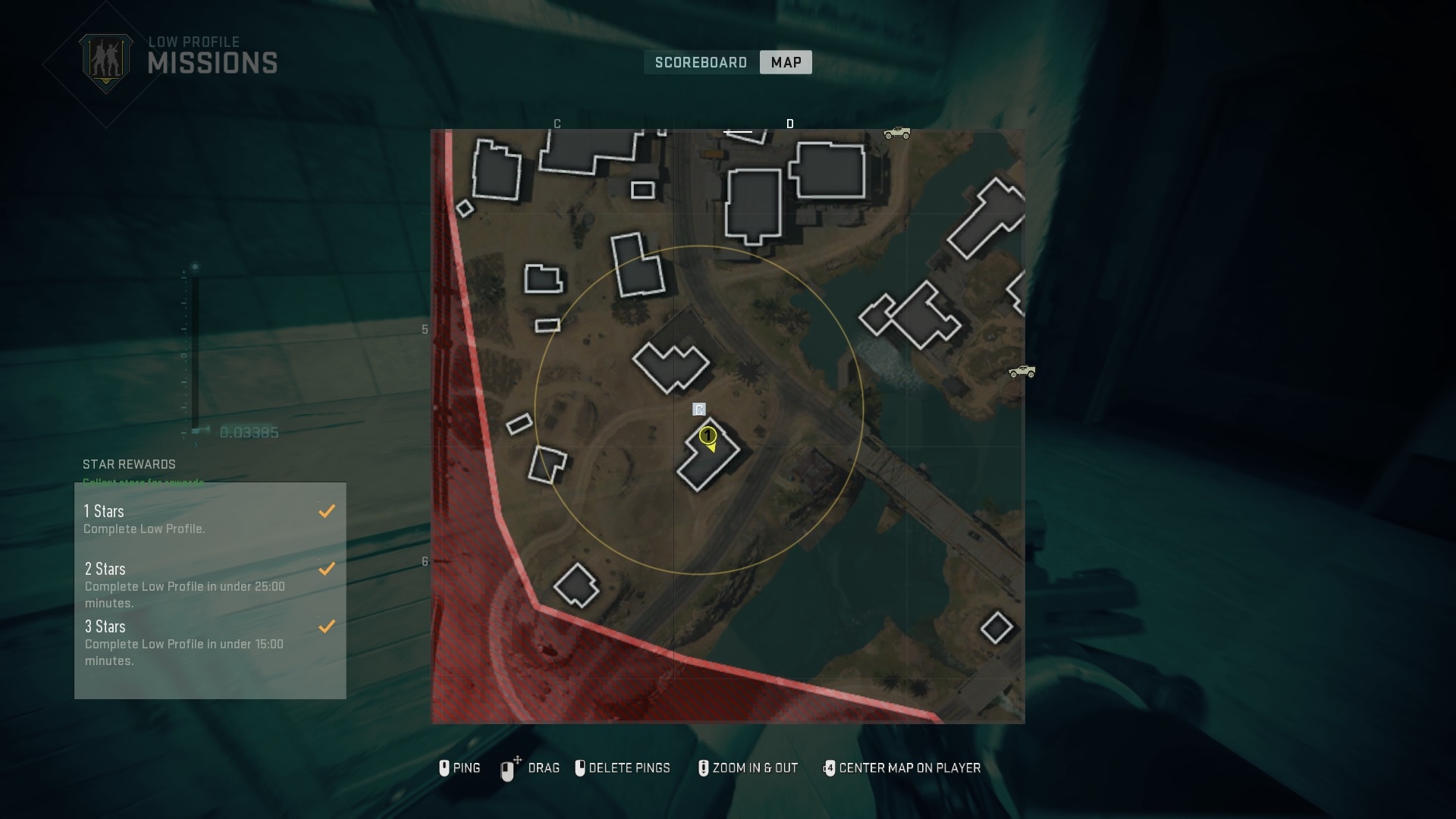Switch to the SCOREBOARD tab
Screen dimensions: 1456x819
coord(700,62)
